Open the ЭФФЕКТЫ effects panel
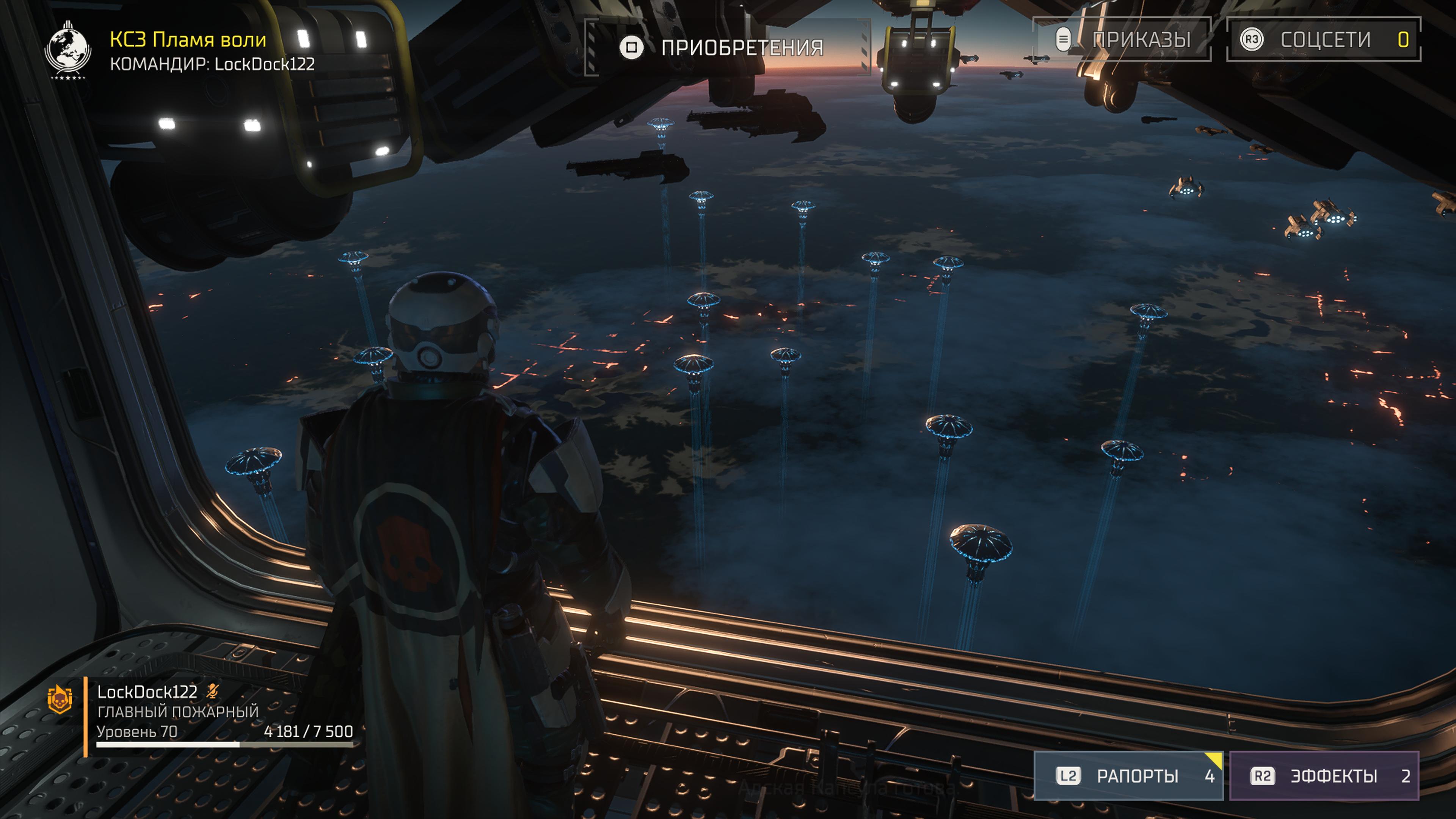This screenshot has height=819, width=1456. tap(1324, 775)
